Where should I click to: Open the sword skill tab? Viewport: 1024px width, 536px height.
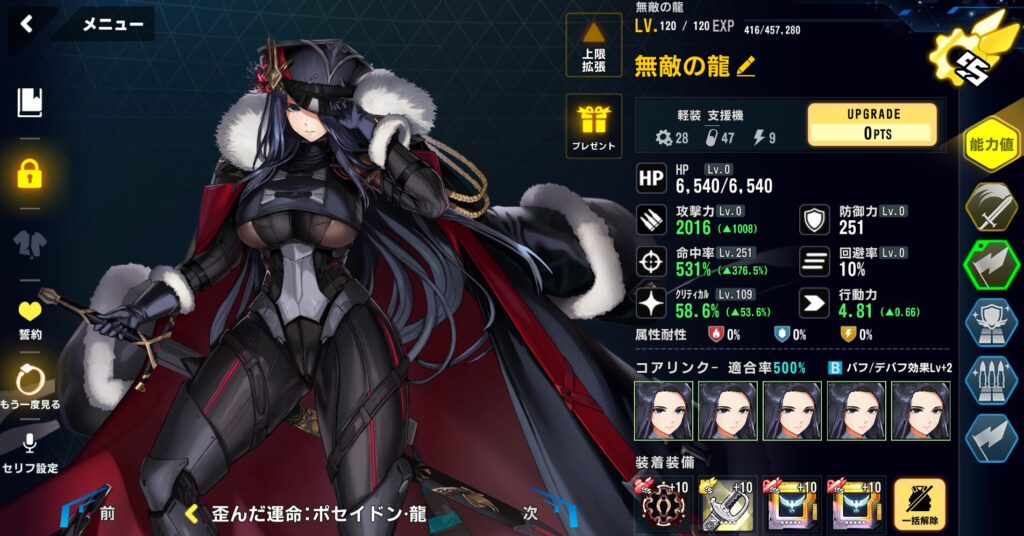tap(991, 206)
